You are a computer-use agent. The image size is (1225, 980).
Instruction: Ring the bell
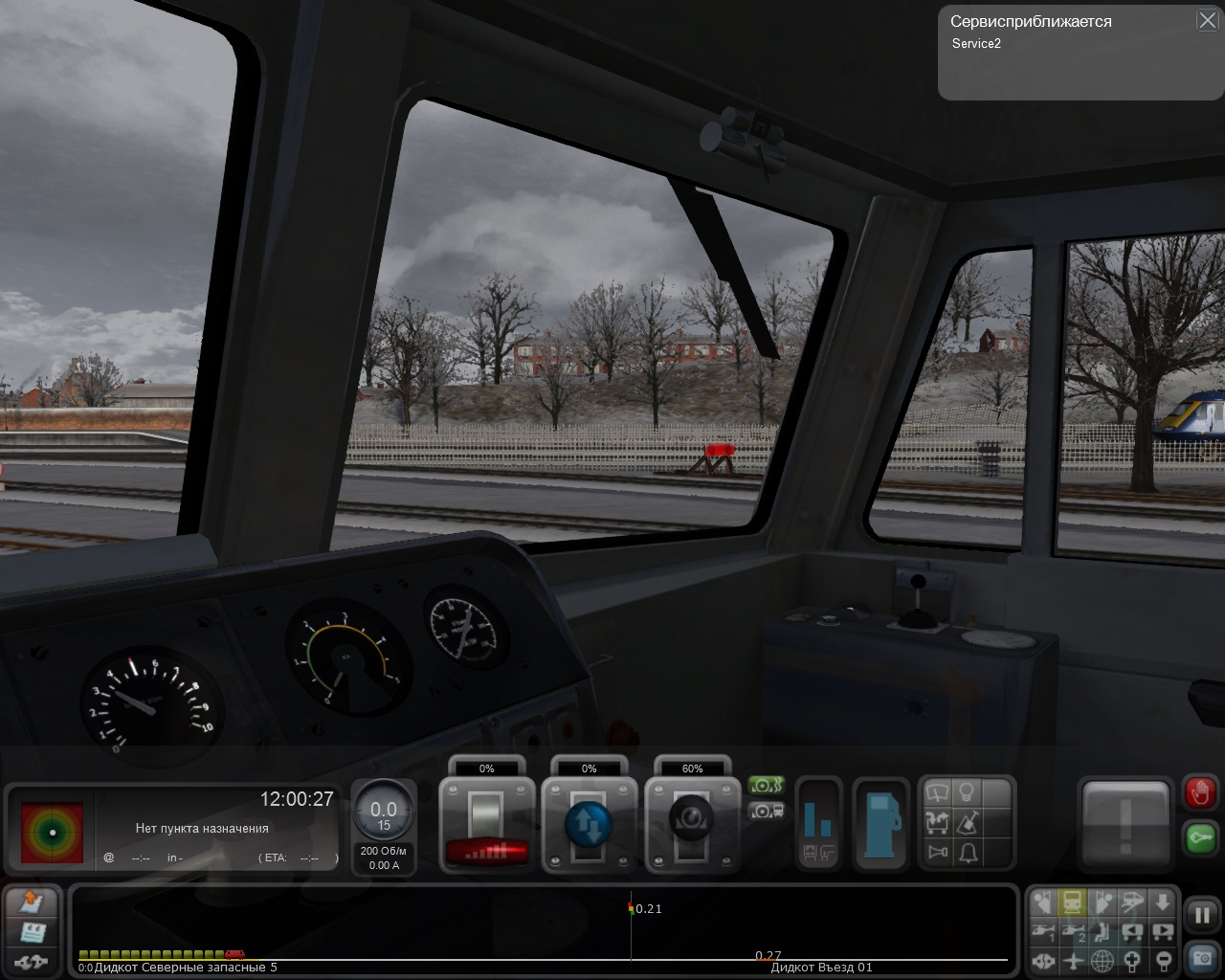click(968, 851)
